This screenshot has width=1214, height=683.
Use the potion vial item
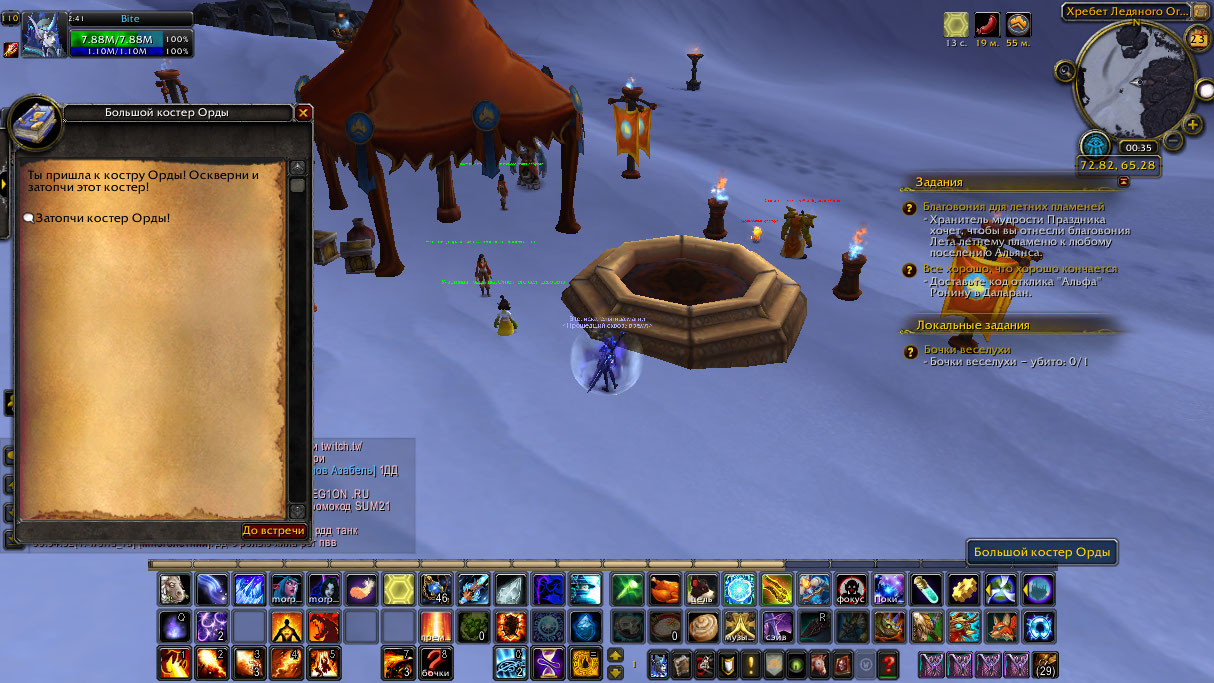coord(925,589)
